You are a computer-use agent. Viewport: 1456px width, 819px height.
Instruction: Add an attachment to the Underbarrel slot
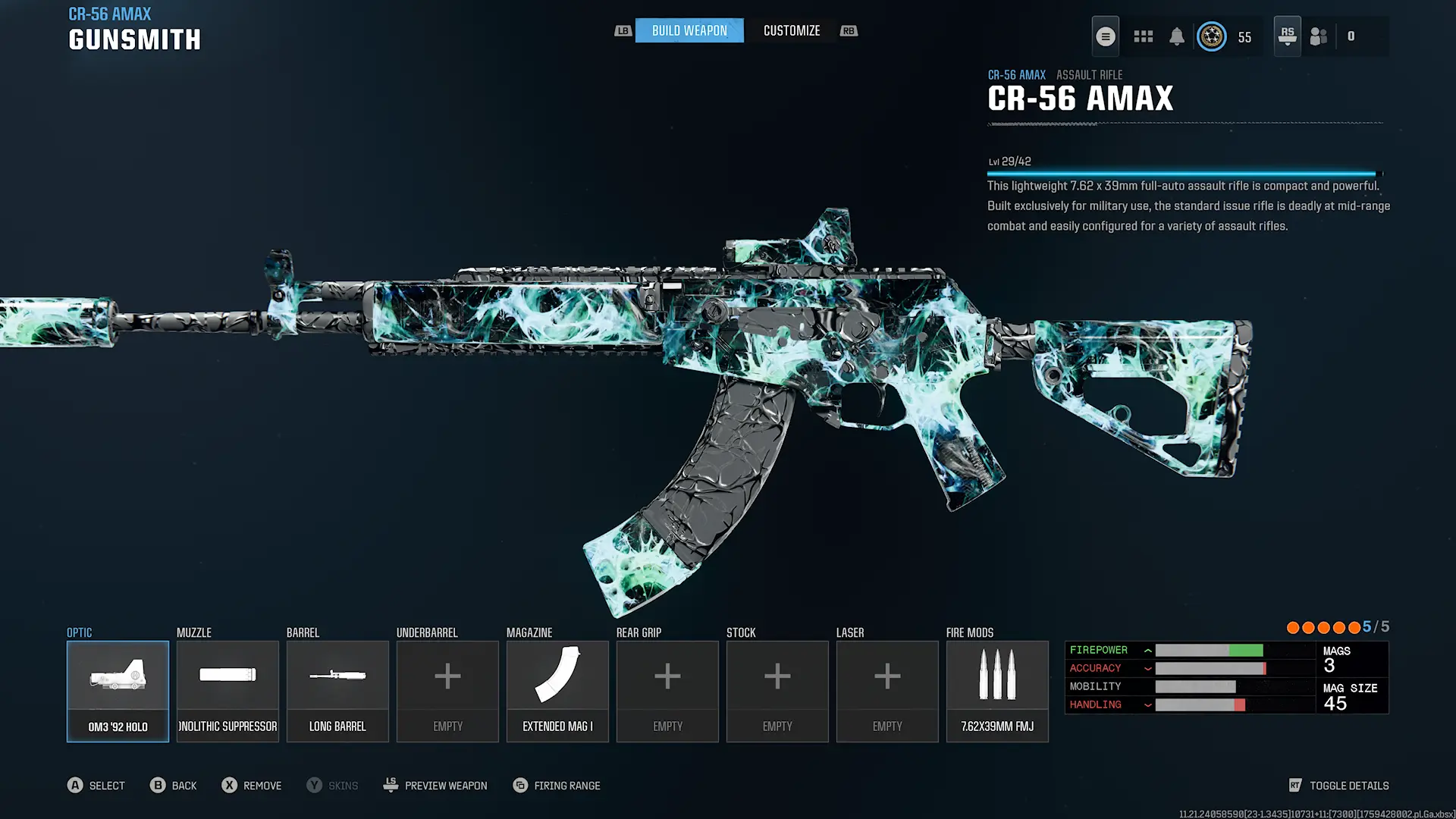(x=447, y=691)
